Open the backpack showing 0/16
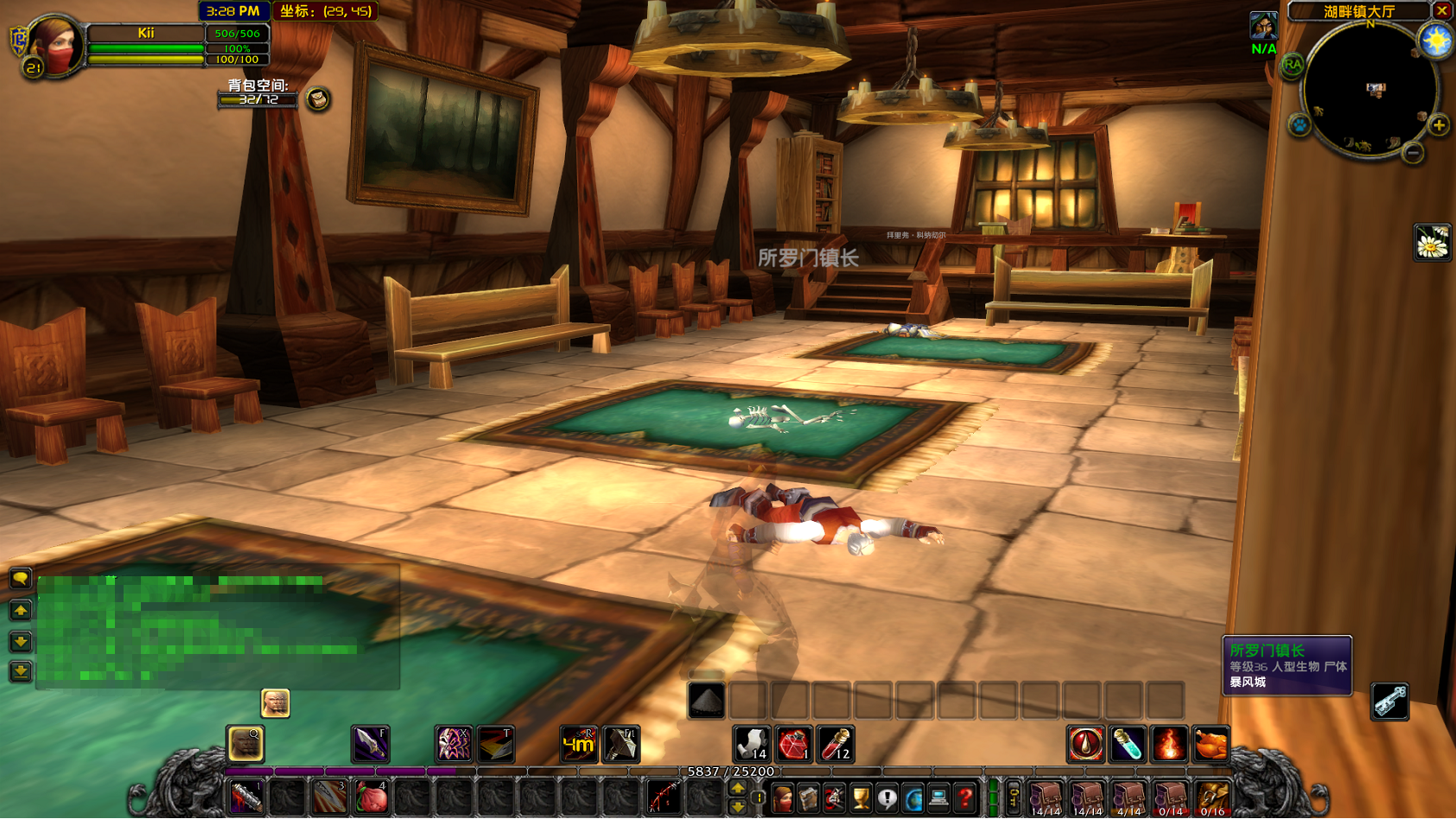 click(1212, 798)
